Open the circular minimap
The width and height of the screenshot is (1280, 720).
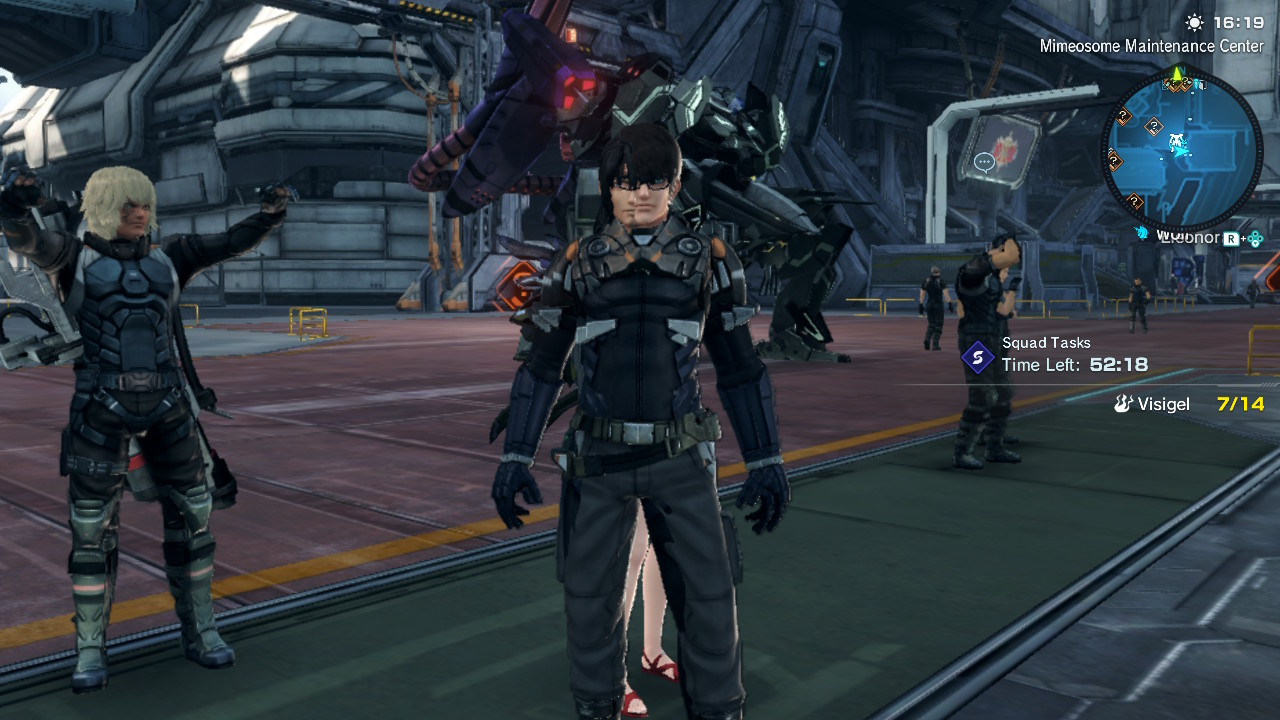(1181, 148)
